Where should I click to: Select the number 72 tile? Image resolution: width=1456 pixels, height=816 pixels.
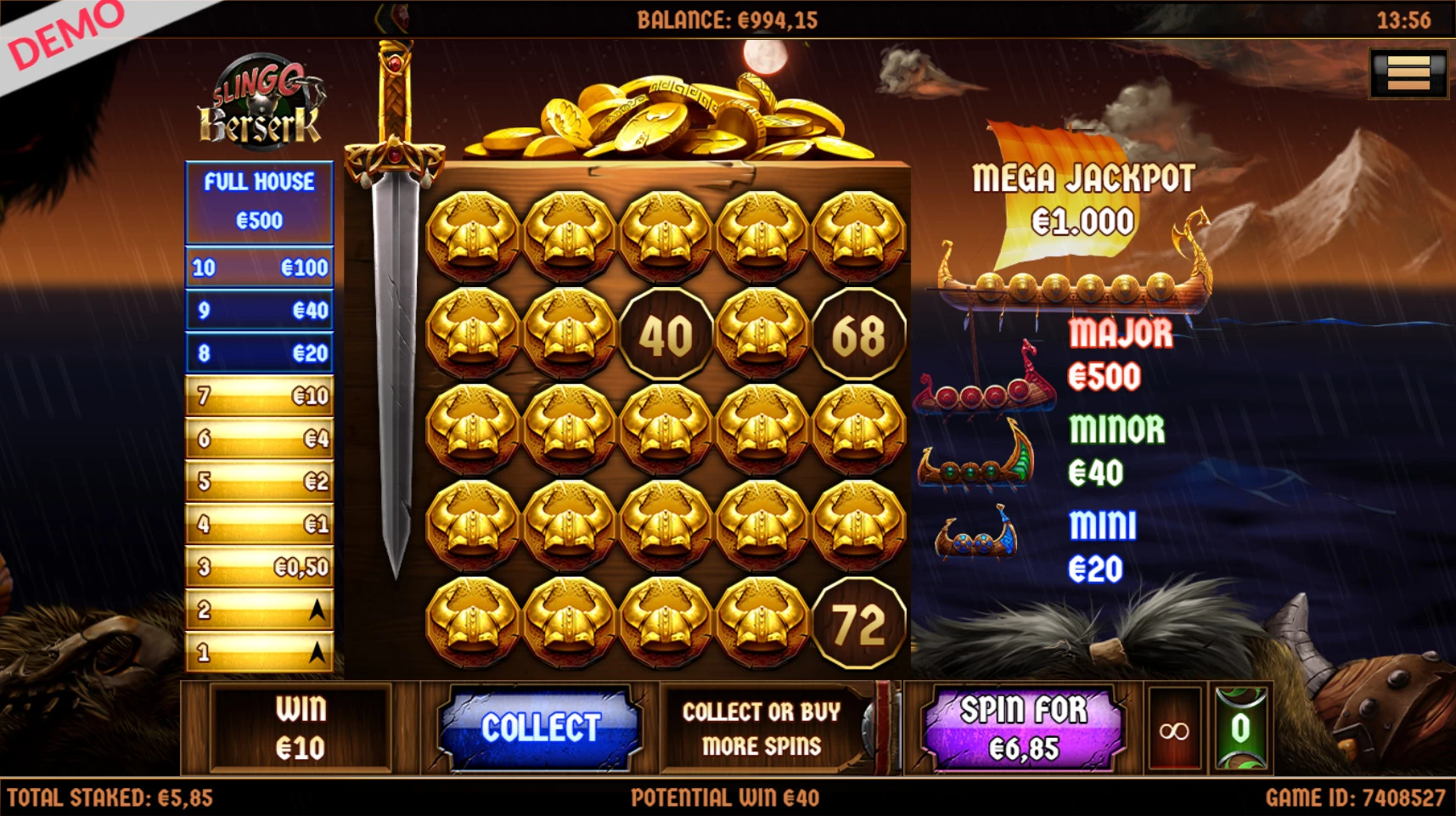click(858, 624)
